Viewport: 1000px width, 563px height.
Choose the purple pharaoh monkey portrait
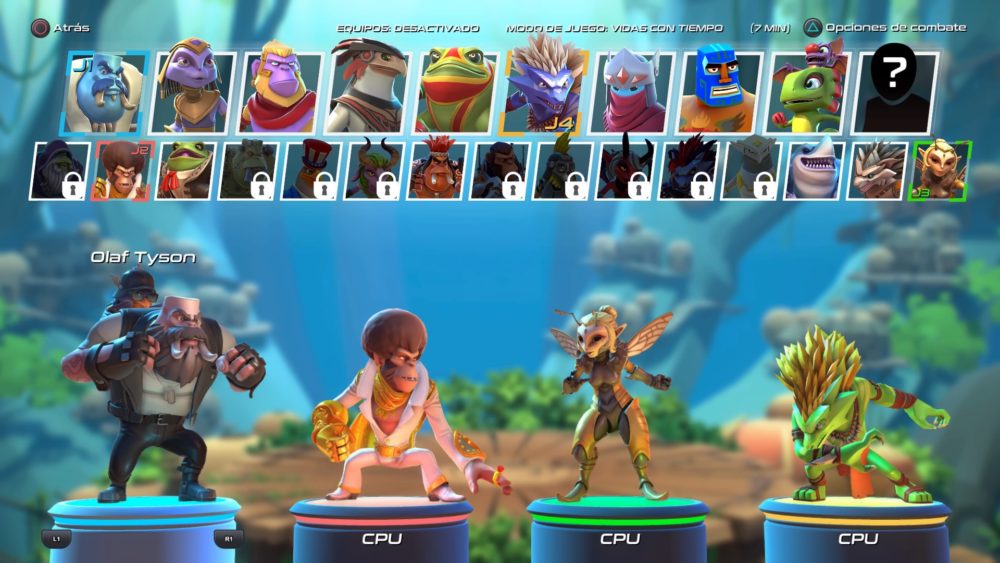point(193,92)
